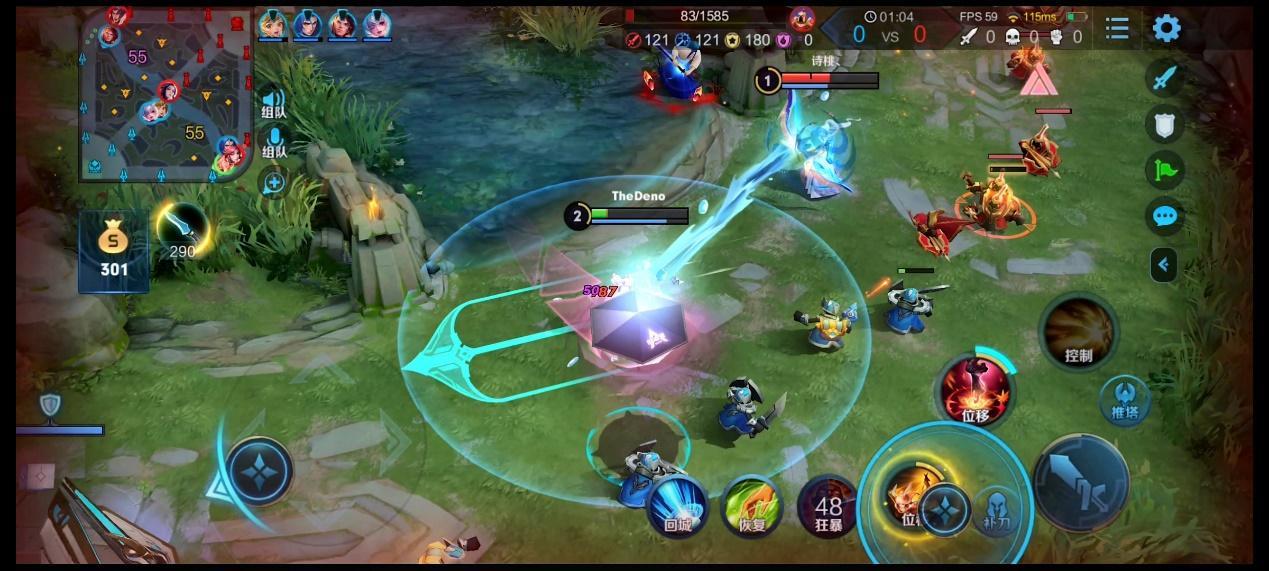
Task: Activate the 恢复 heal ability
Action: pyautogui.click(x=752, y=506)
